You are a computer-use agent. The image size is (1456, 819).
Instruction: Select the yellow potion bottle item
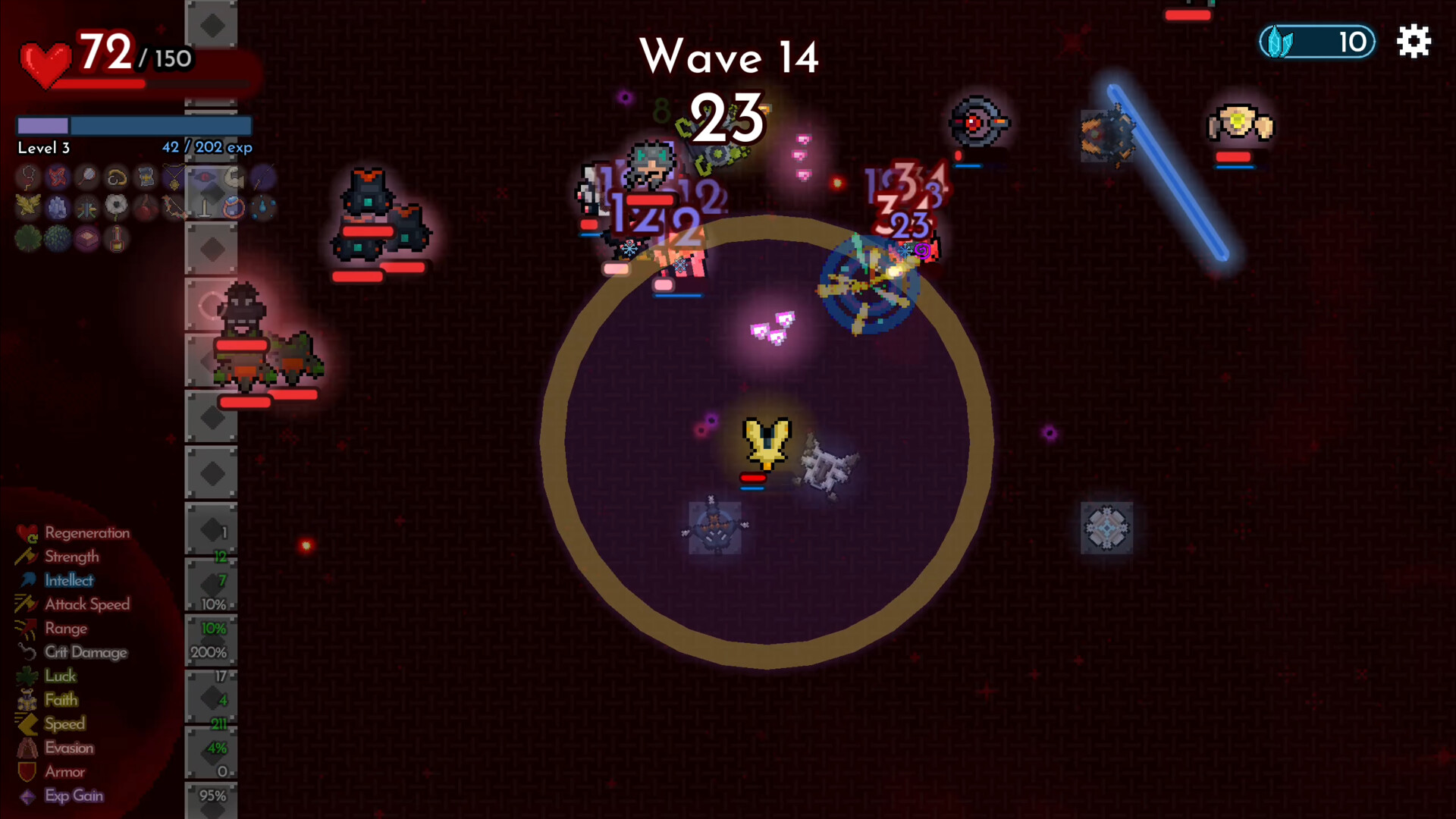point(116,239)
